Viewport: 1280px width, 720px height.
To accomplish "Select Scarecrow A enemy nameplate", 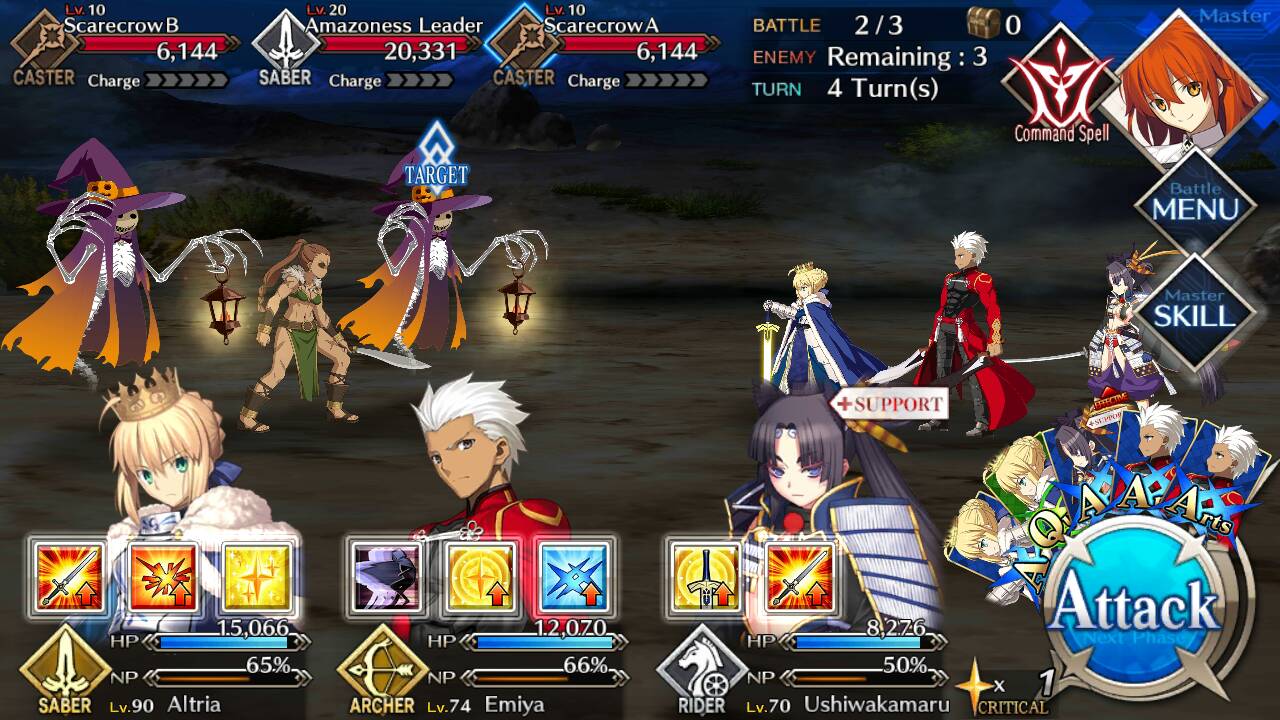I will coord(605,45).
